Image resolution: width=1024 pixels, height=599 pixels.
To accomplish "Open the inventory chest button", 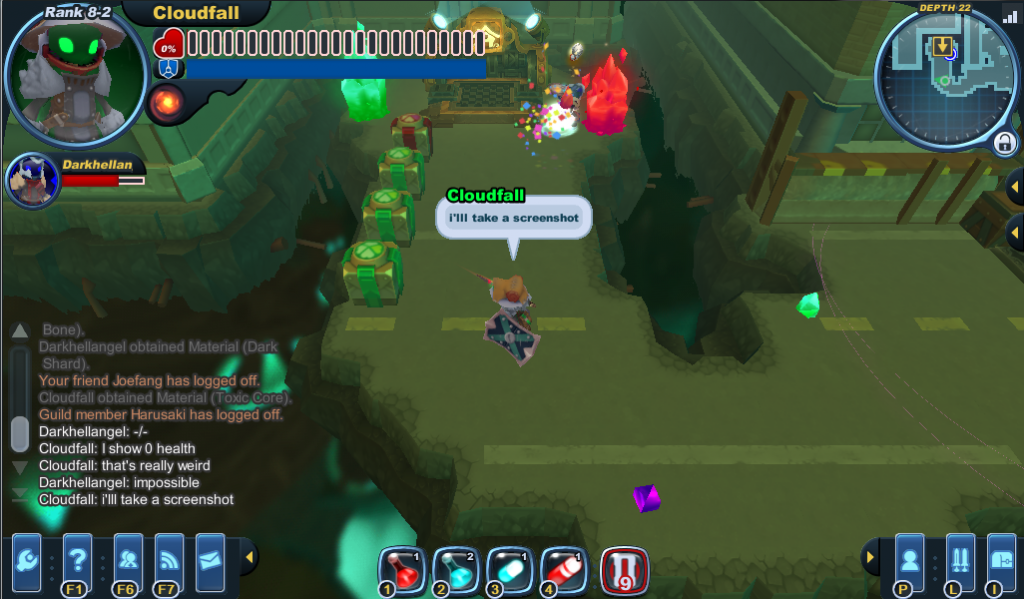I will coord(1001,558).
